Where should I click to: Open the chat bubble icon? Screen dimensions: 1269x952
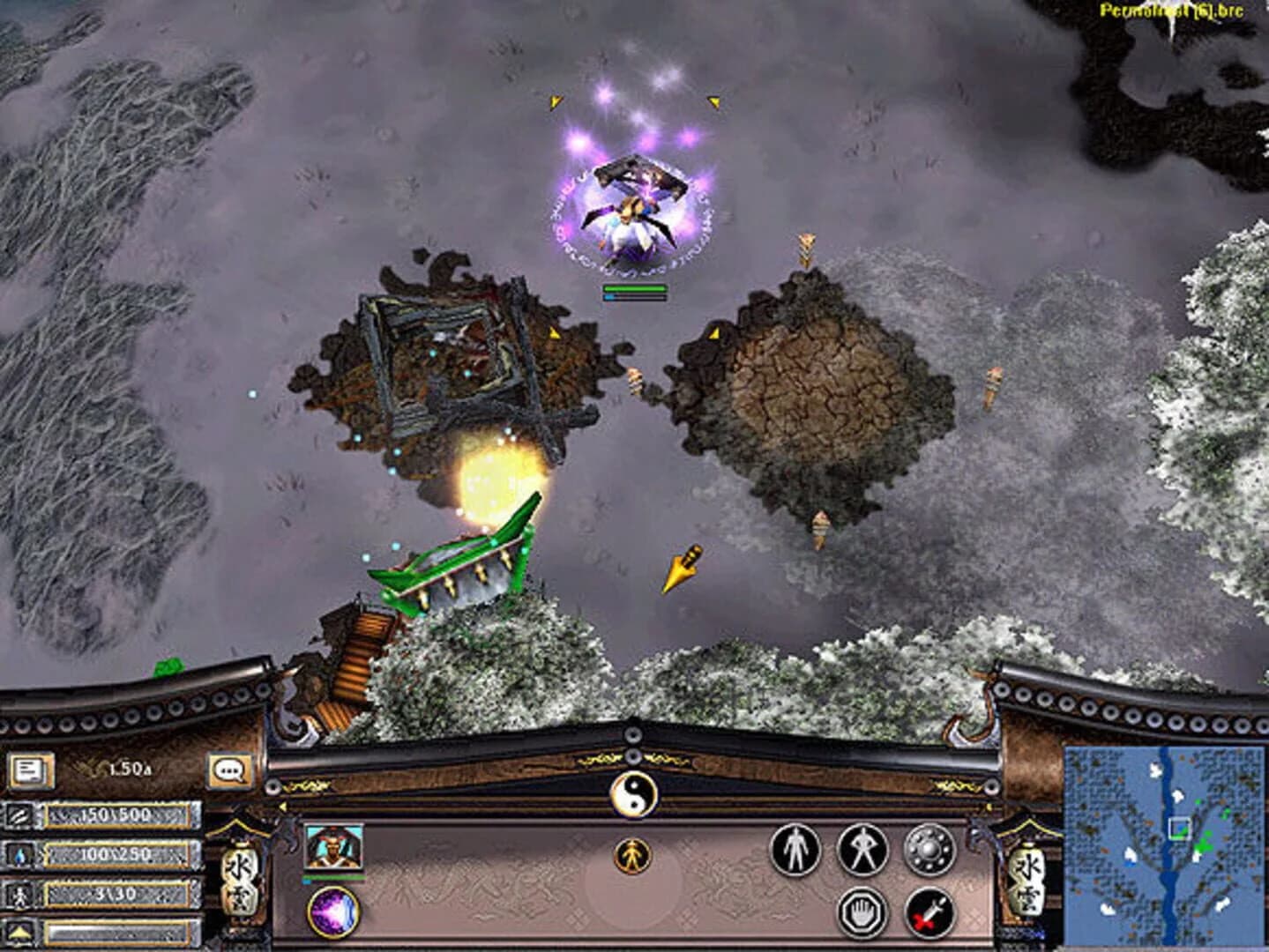tap(229, 770)
